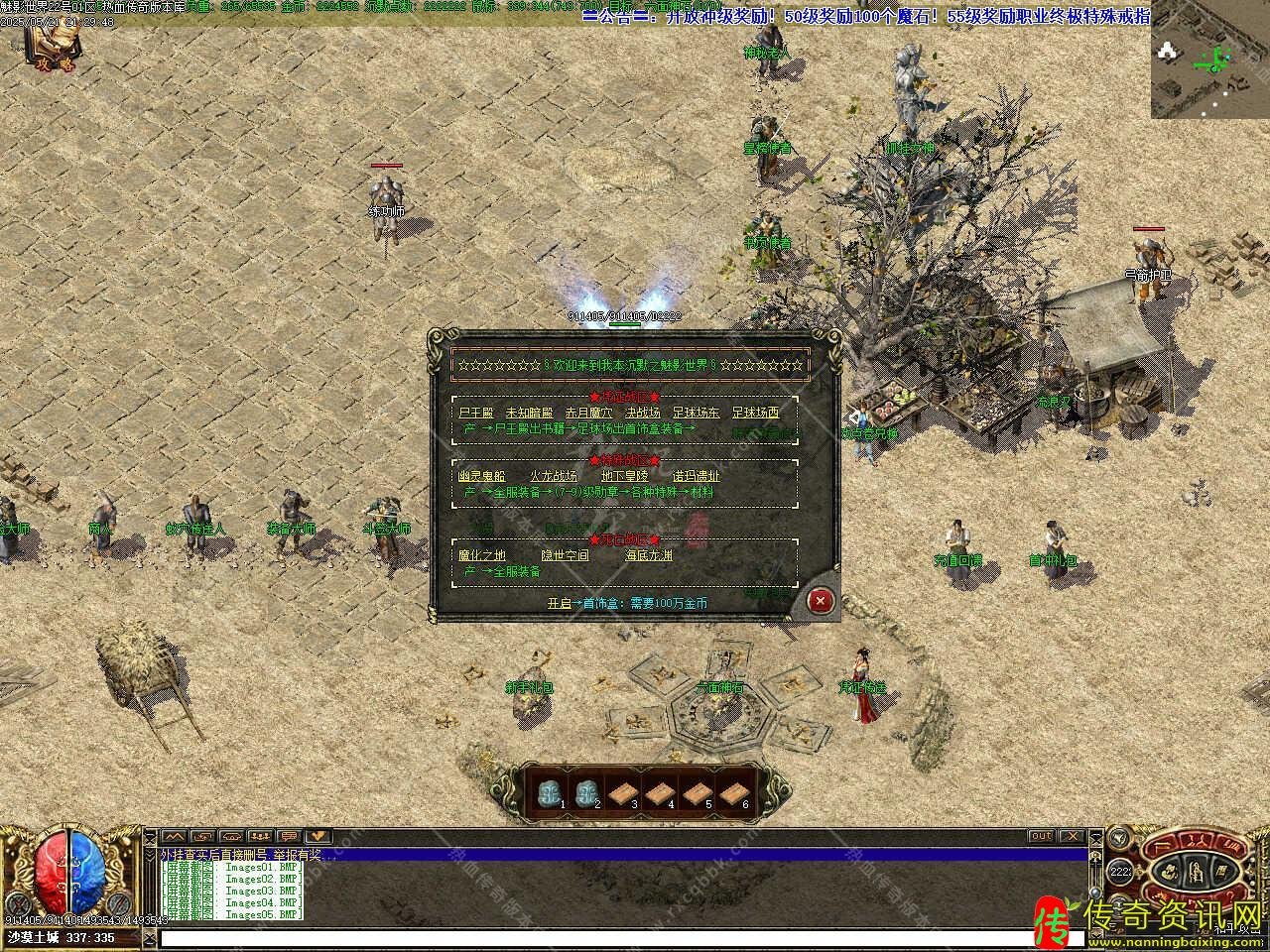Focus the chat input field
The width and height of the screenshot is (1270, 952).
click(620, 937)
